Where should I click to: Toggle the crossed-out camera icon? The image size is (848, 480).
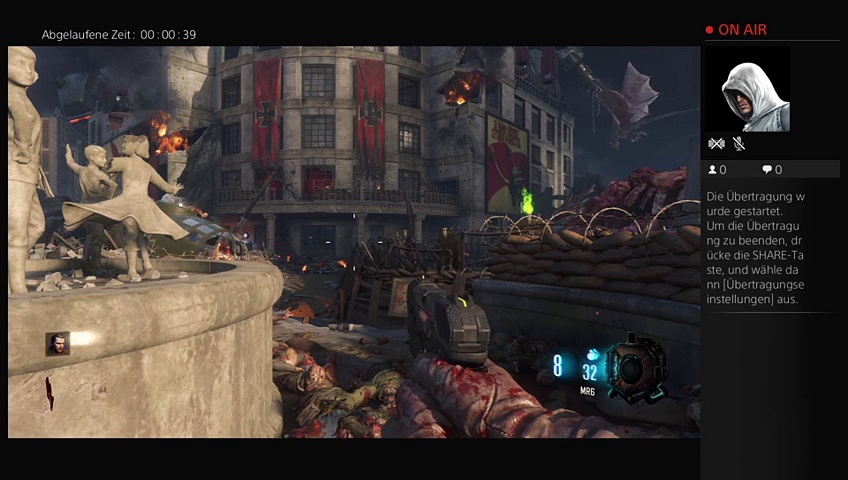716,144
